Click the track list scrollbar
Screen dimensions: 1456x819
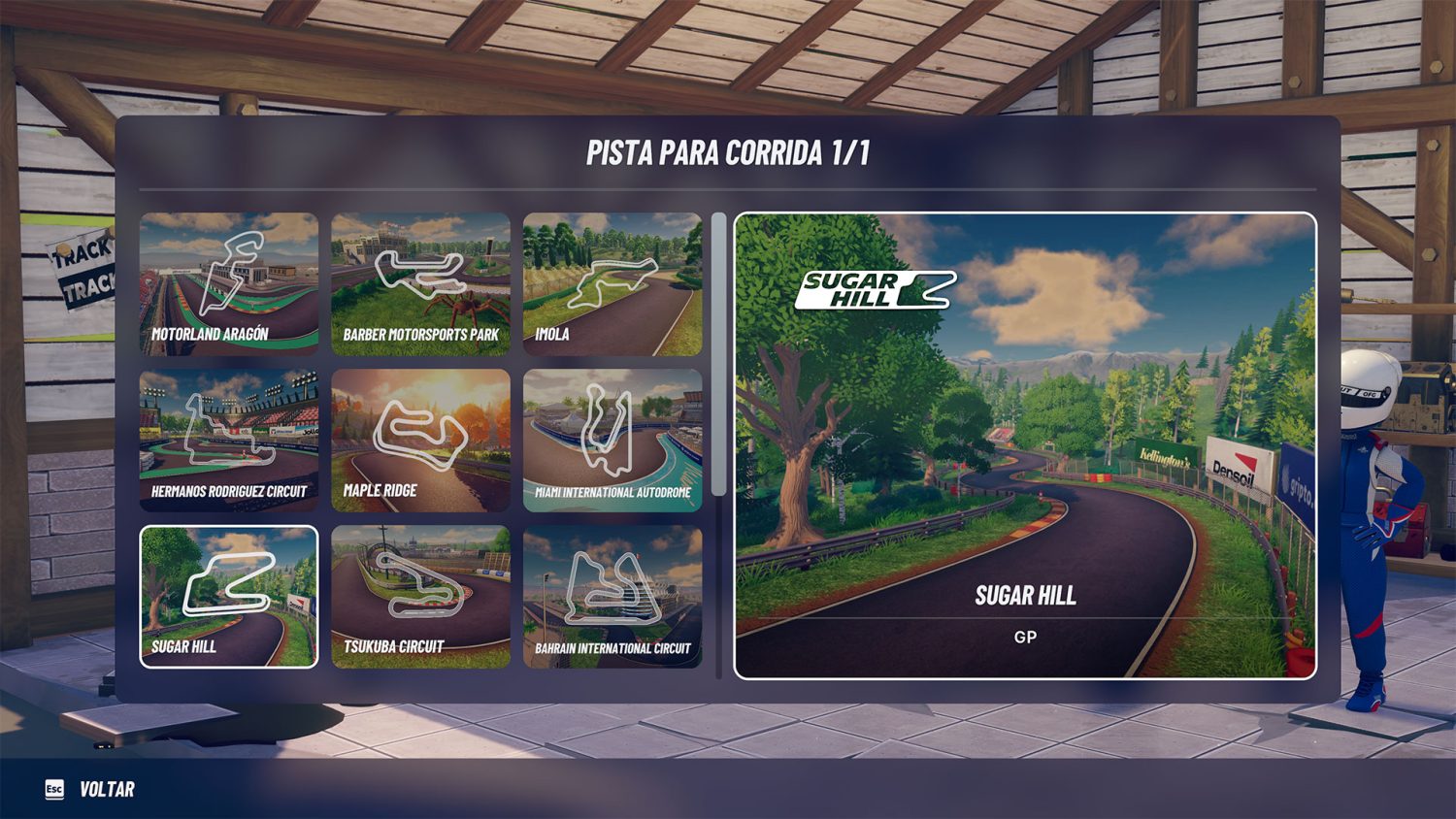718,354
